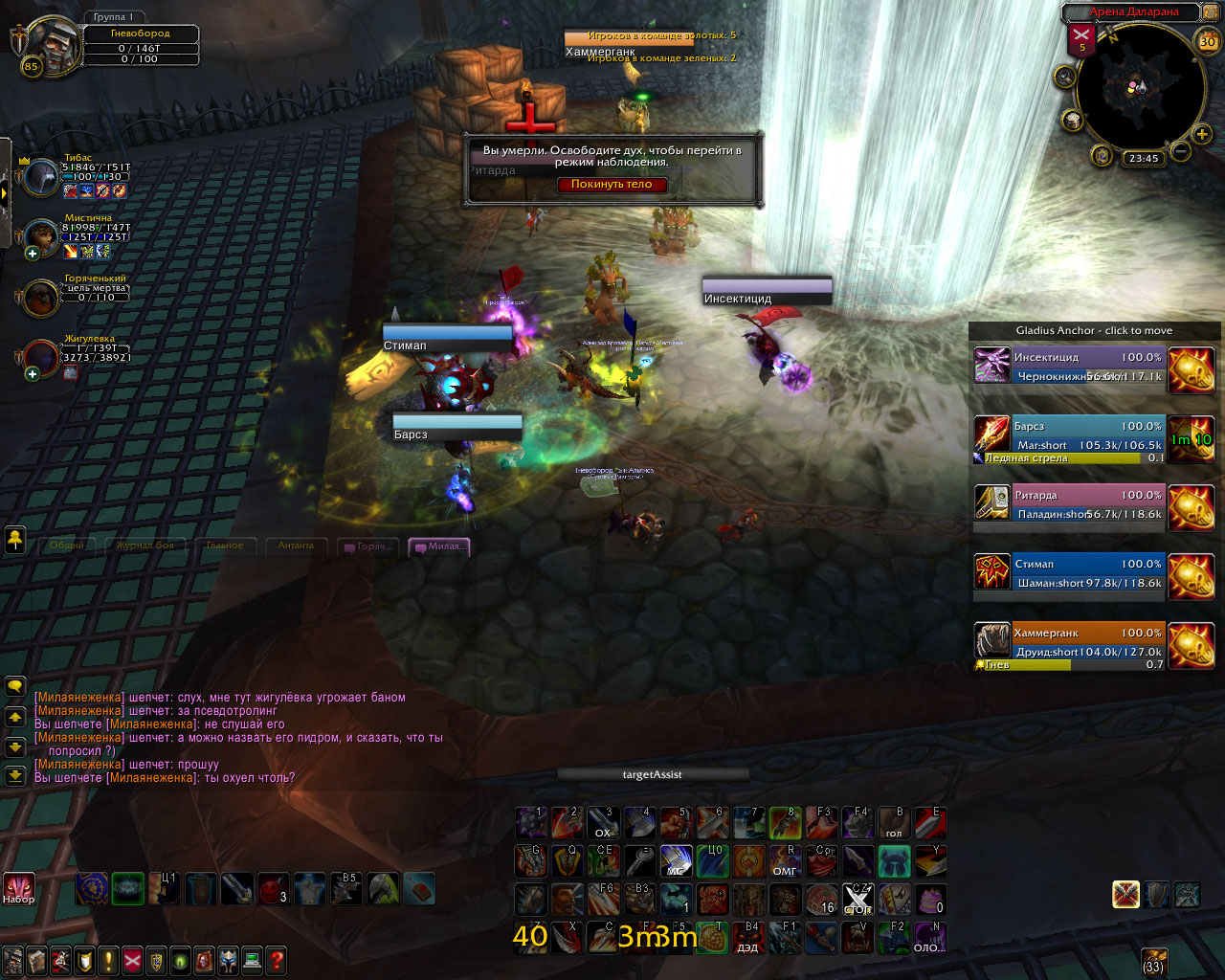1225x980 pixels.
Task: Switch to the "Милая..." whisper tab
Action: click(x=439, y=546)
